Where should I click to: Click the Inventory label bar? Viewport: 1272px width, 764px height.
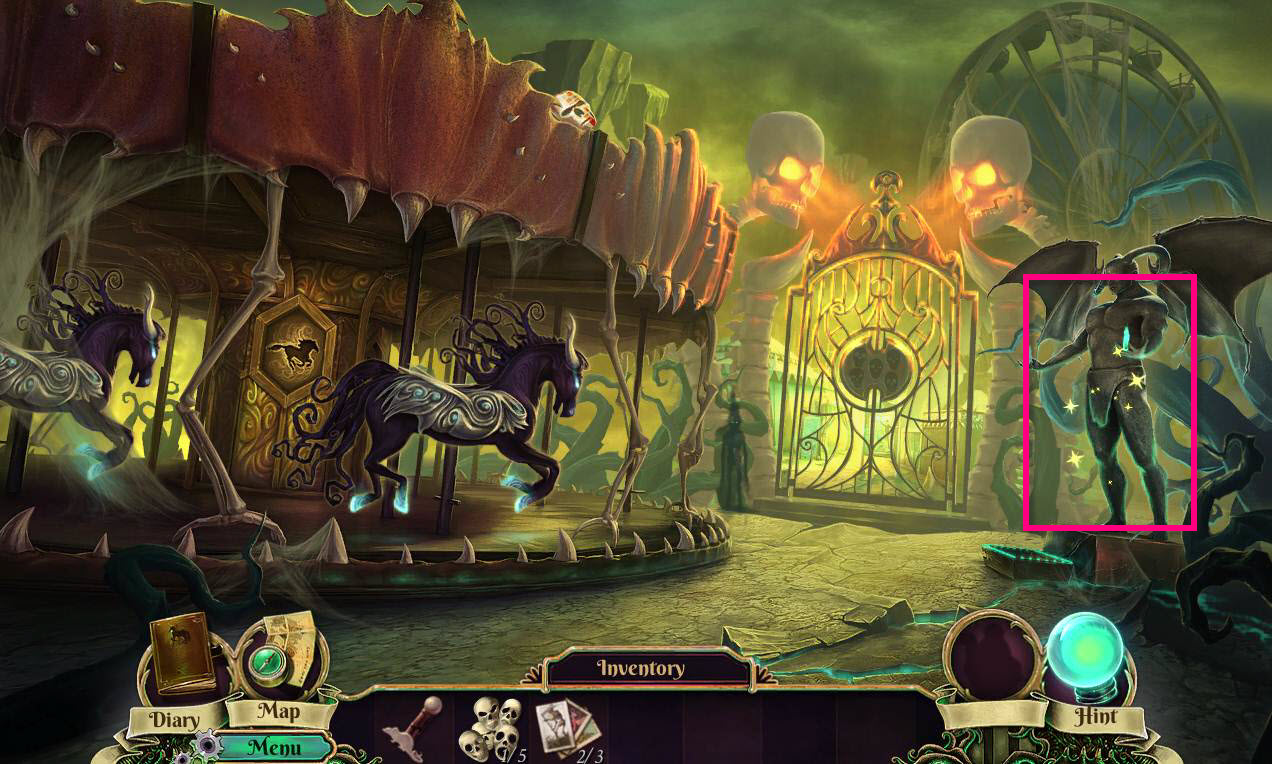(641, 668)
